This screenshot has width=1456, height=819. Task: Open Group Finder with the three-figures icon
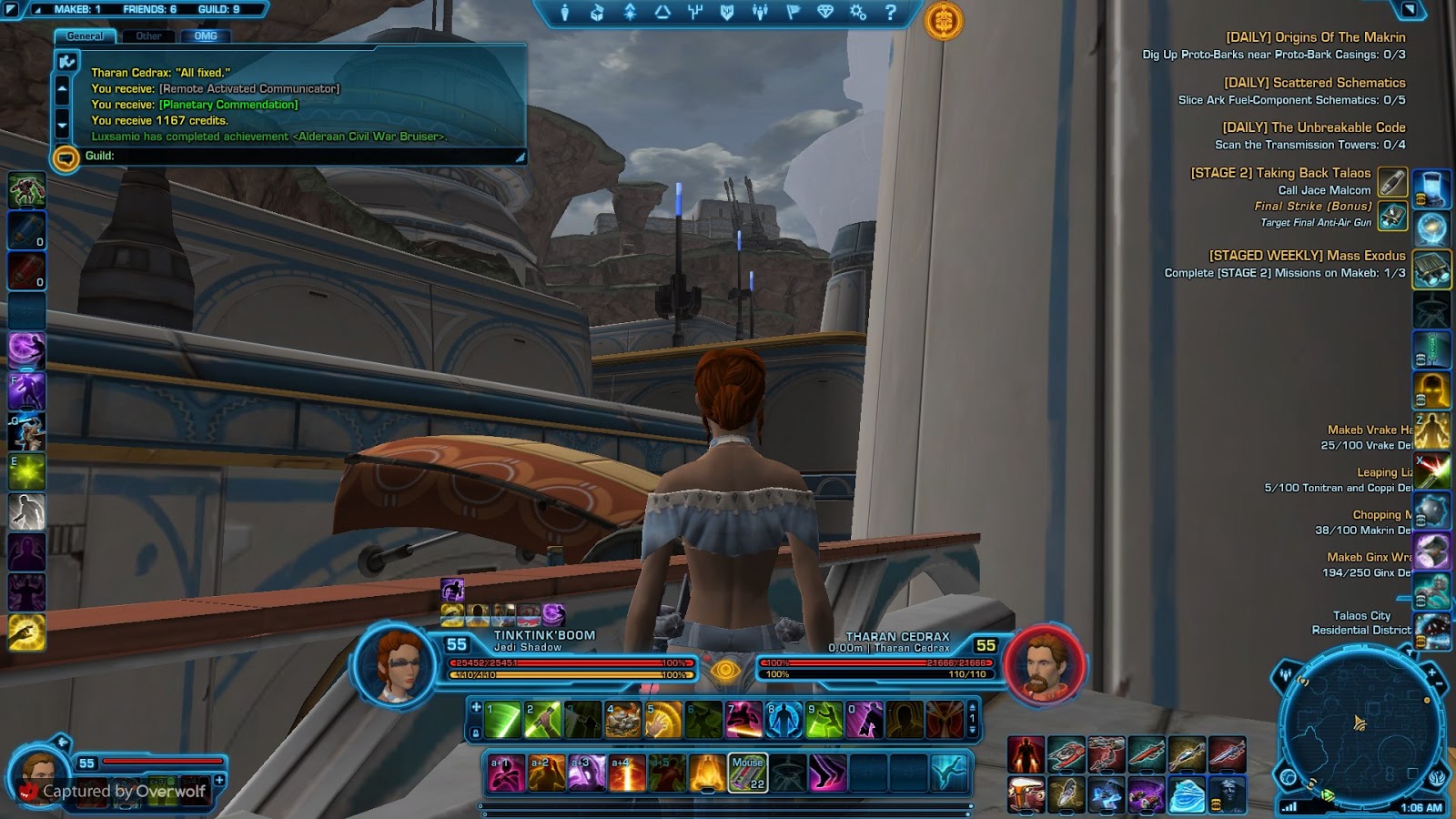point(760,12)
